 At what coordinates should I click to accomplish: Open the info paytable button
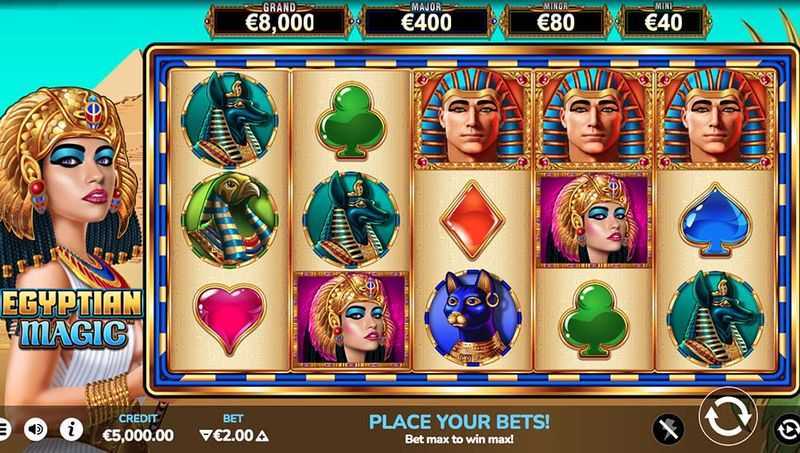pos(71,430)
